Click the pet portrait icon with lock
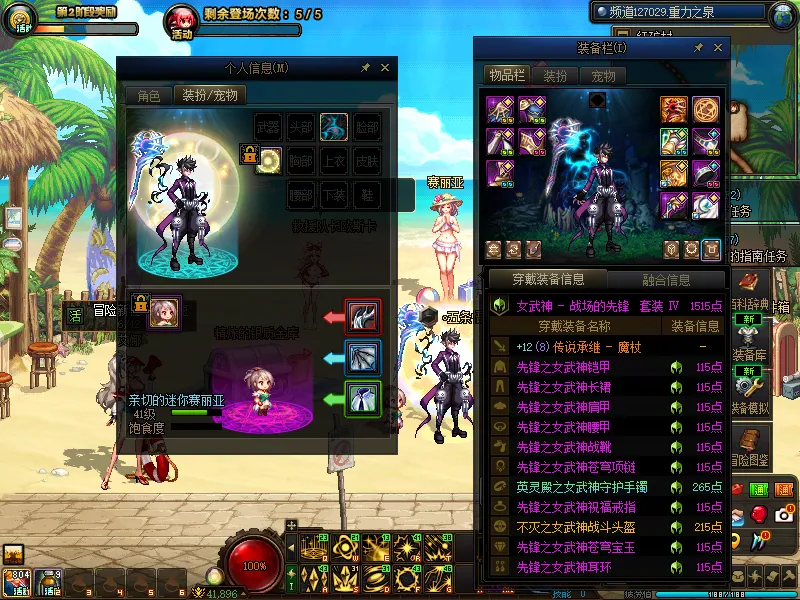The image size is (800, 600). [165, 312]
